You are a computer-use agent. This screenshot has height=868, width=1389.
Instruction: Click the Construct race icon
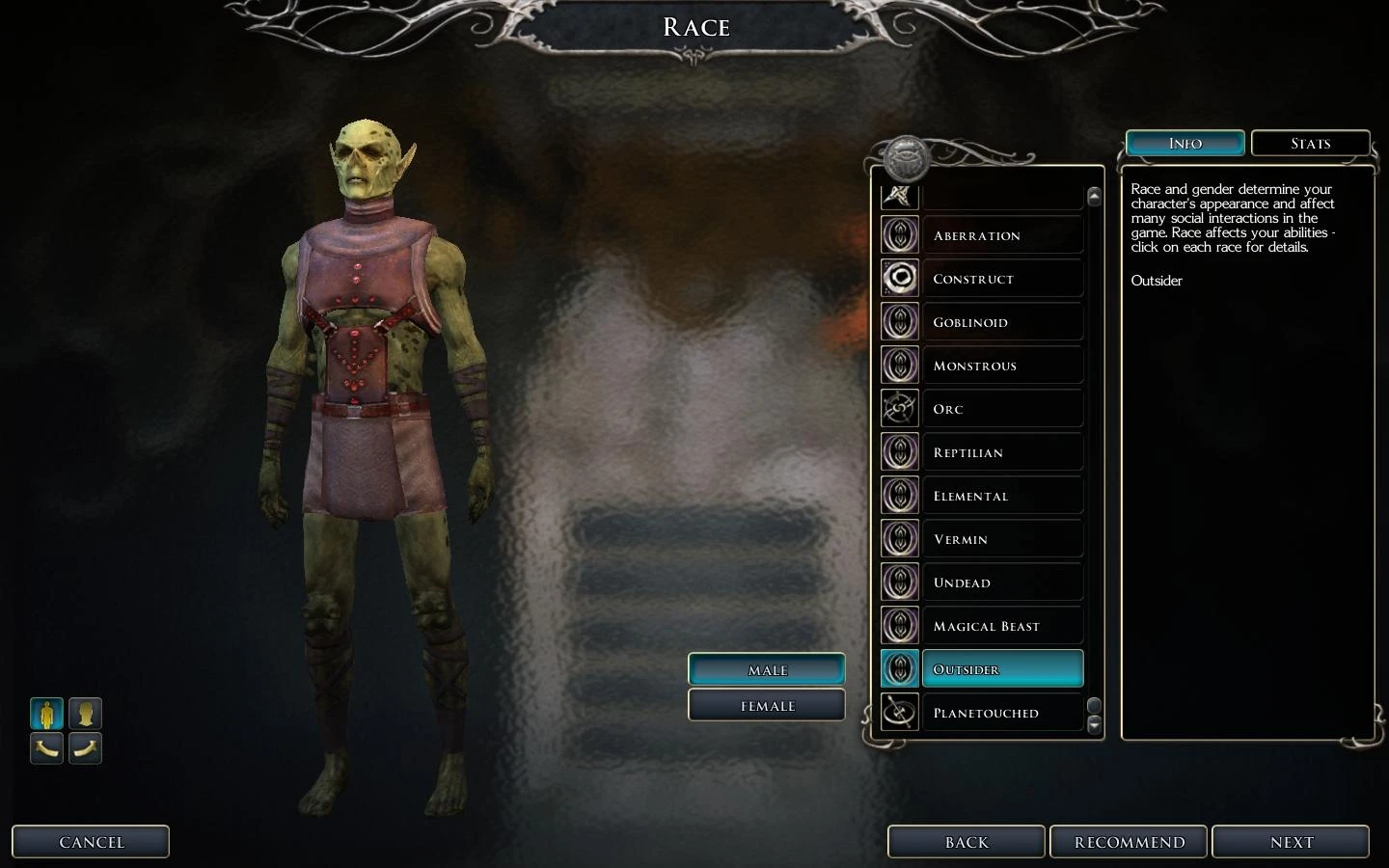tap(899, 278)
